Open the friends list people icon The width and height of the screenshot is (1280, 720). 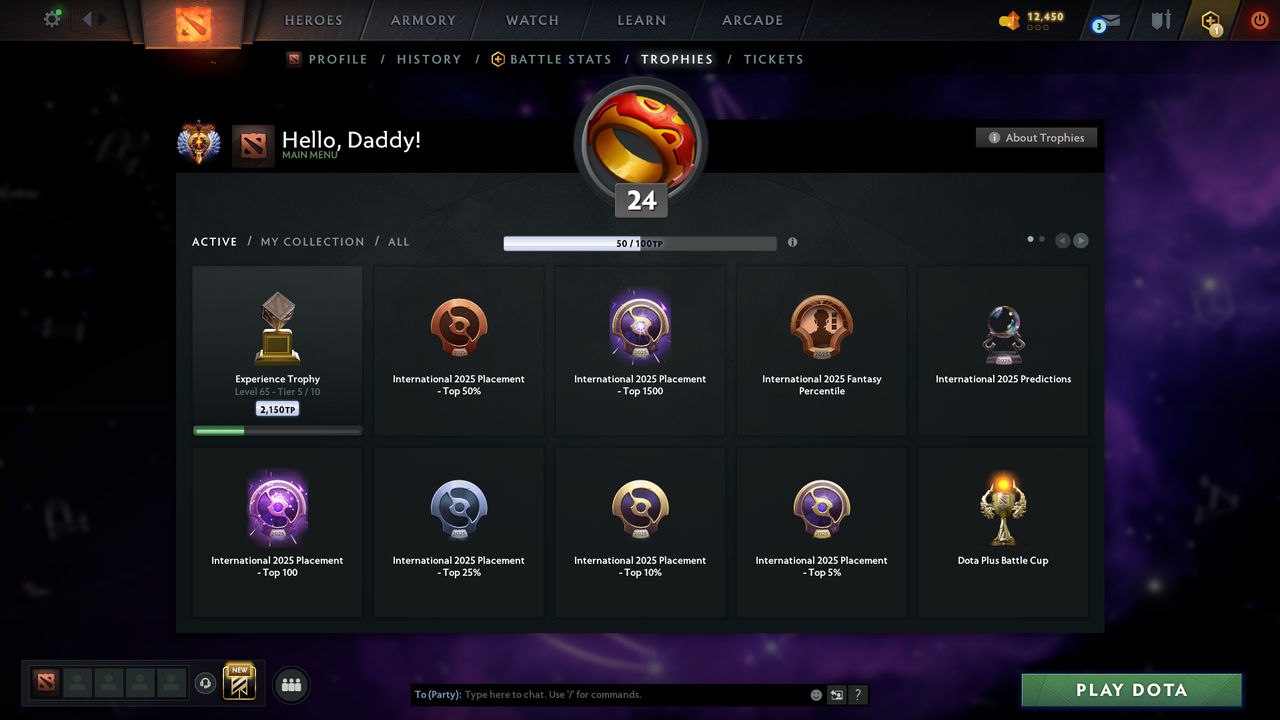290,684
